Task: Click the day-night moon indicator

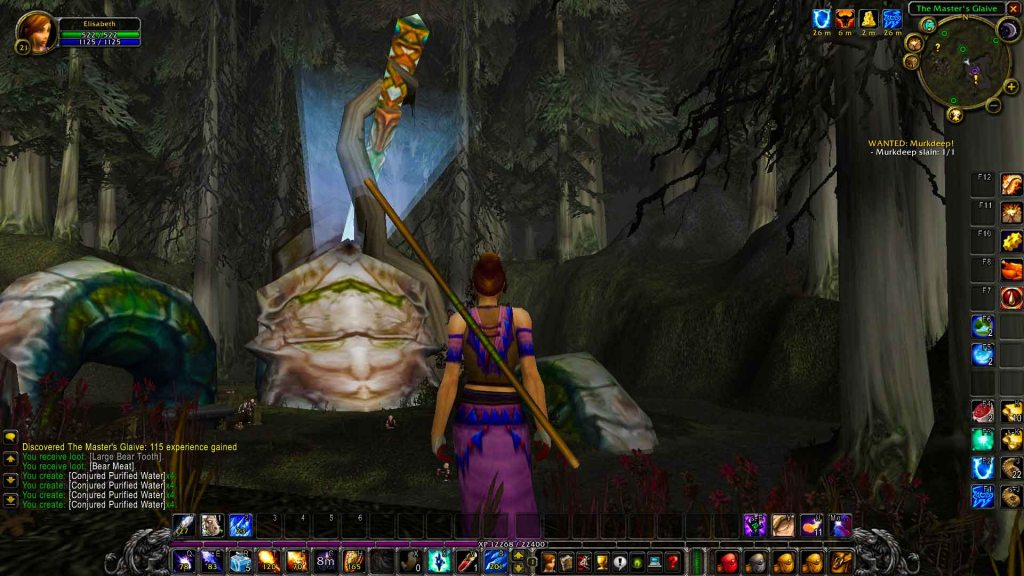Action: pyautogui.click(x=1007, y=31)
